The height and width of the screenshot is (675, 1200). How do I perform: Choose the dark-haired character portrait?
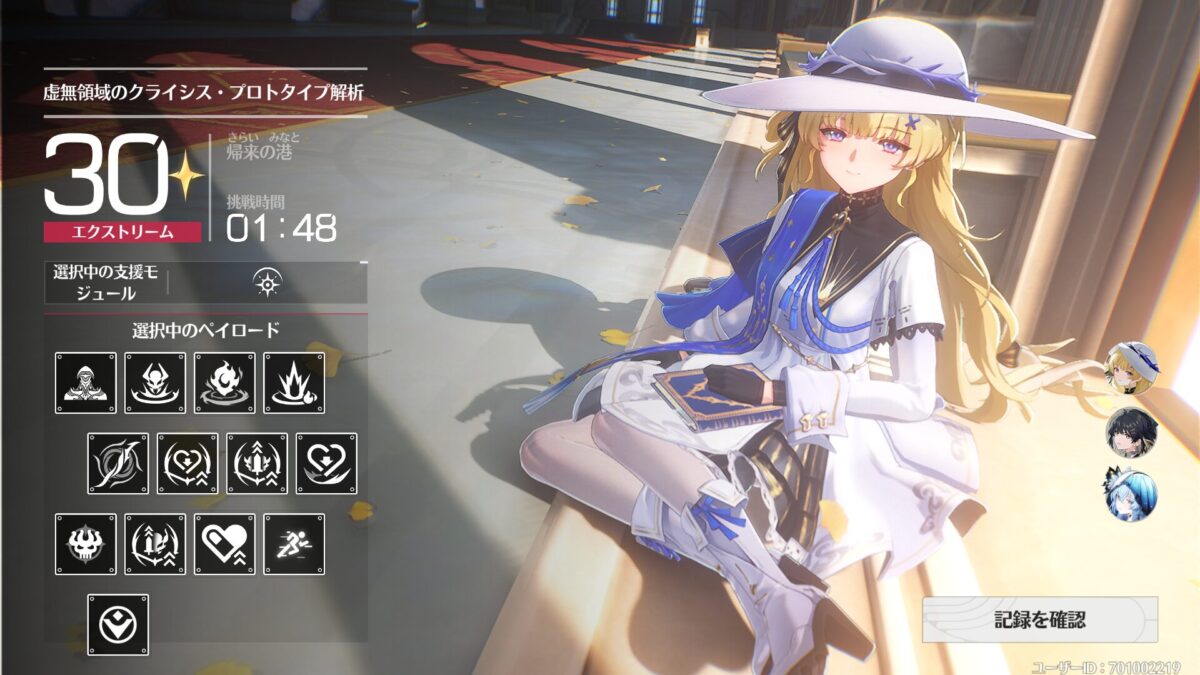click(1131, 432)
